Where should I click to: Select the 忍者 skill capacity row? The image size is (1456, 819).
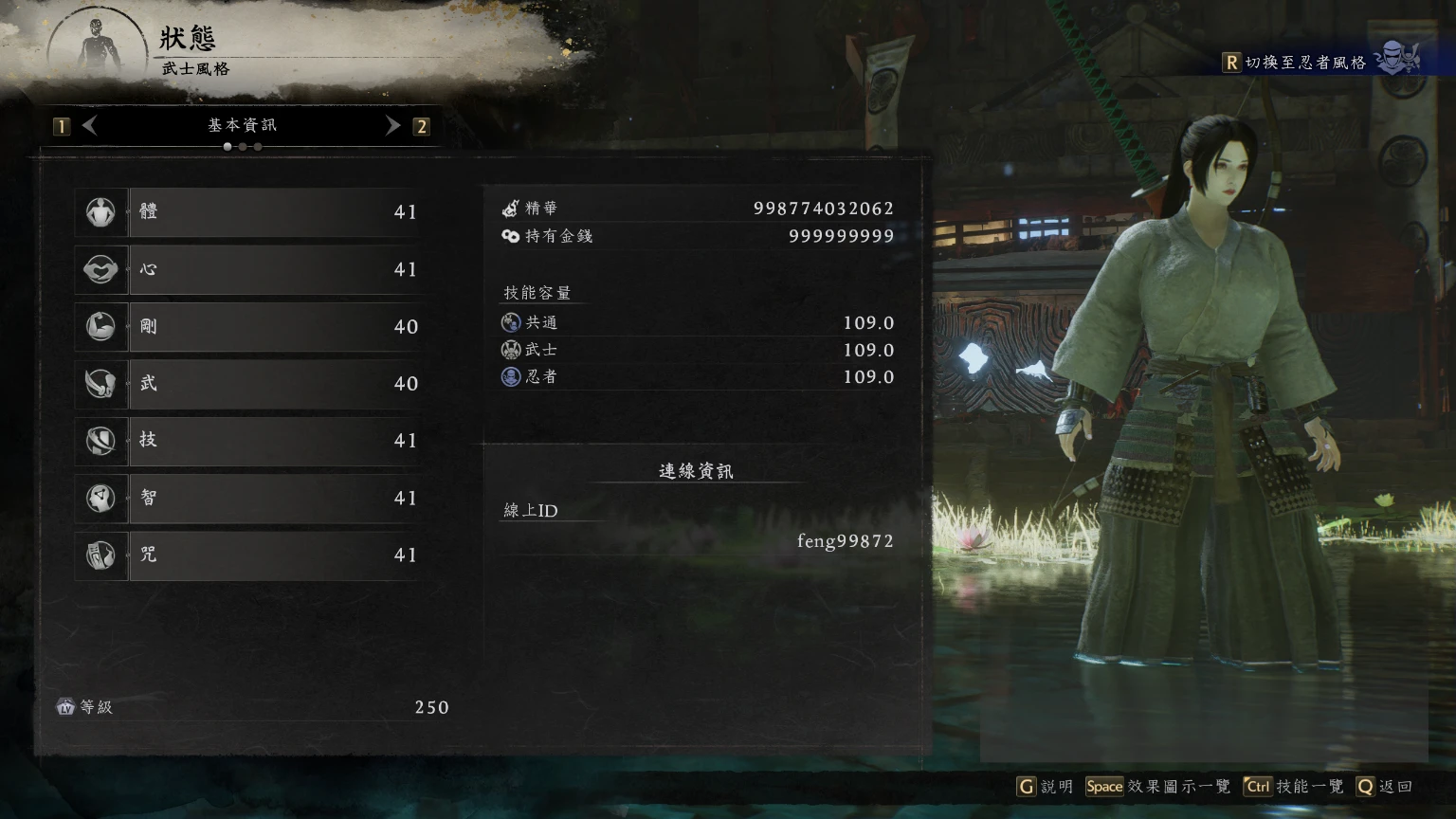point(697,376)
